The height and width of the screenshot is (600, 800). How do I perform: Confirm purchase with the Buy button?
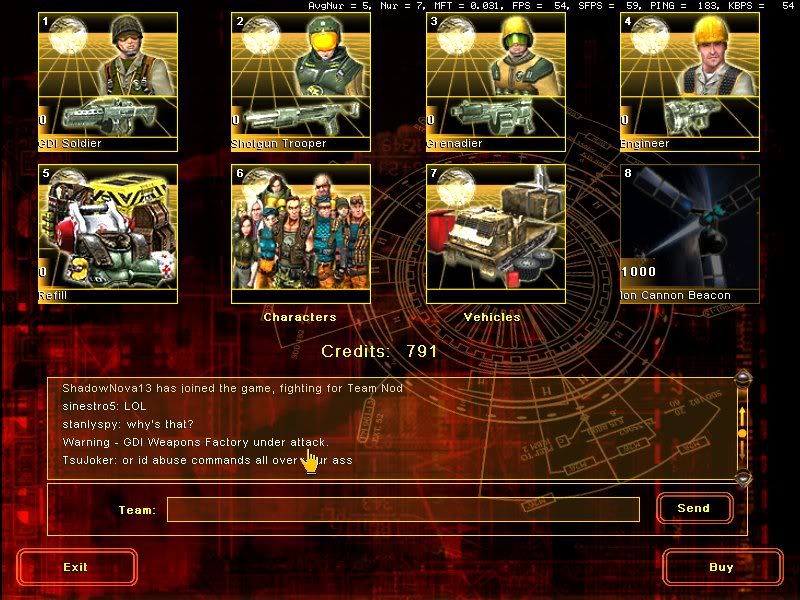click(721, 567)
